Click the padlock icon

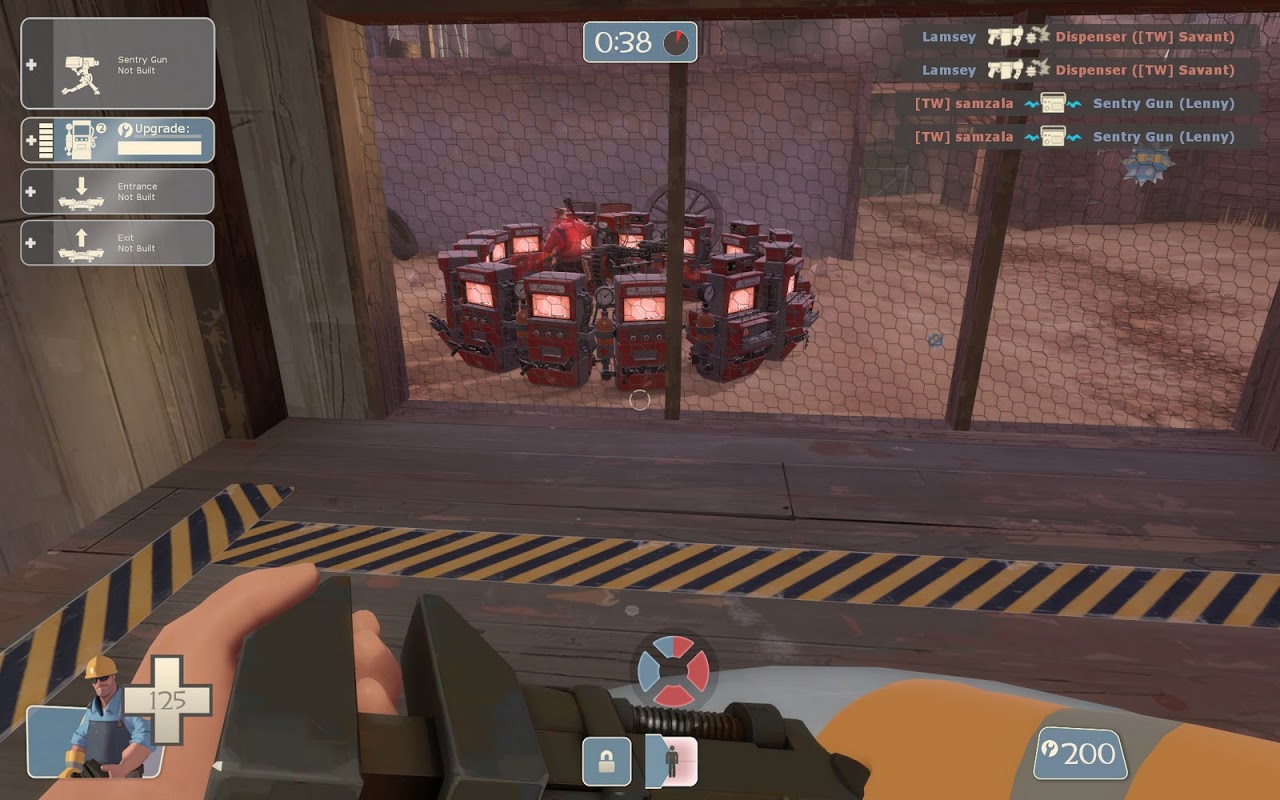[x=607, y=762]
